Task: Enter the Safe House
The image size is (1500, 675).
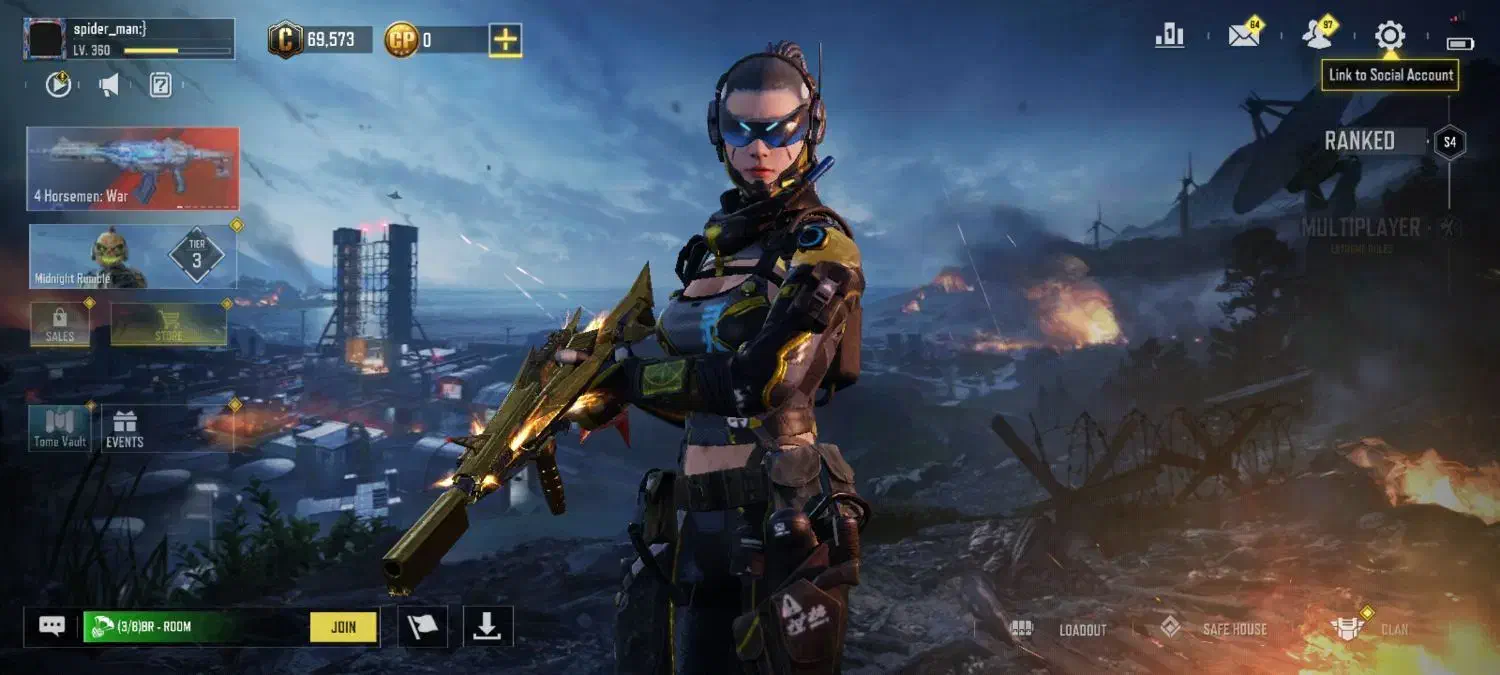Action: click(x=1213, y=629)
